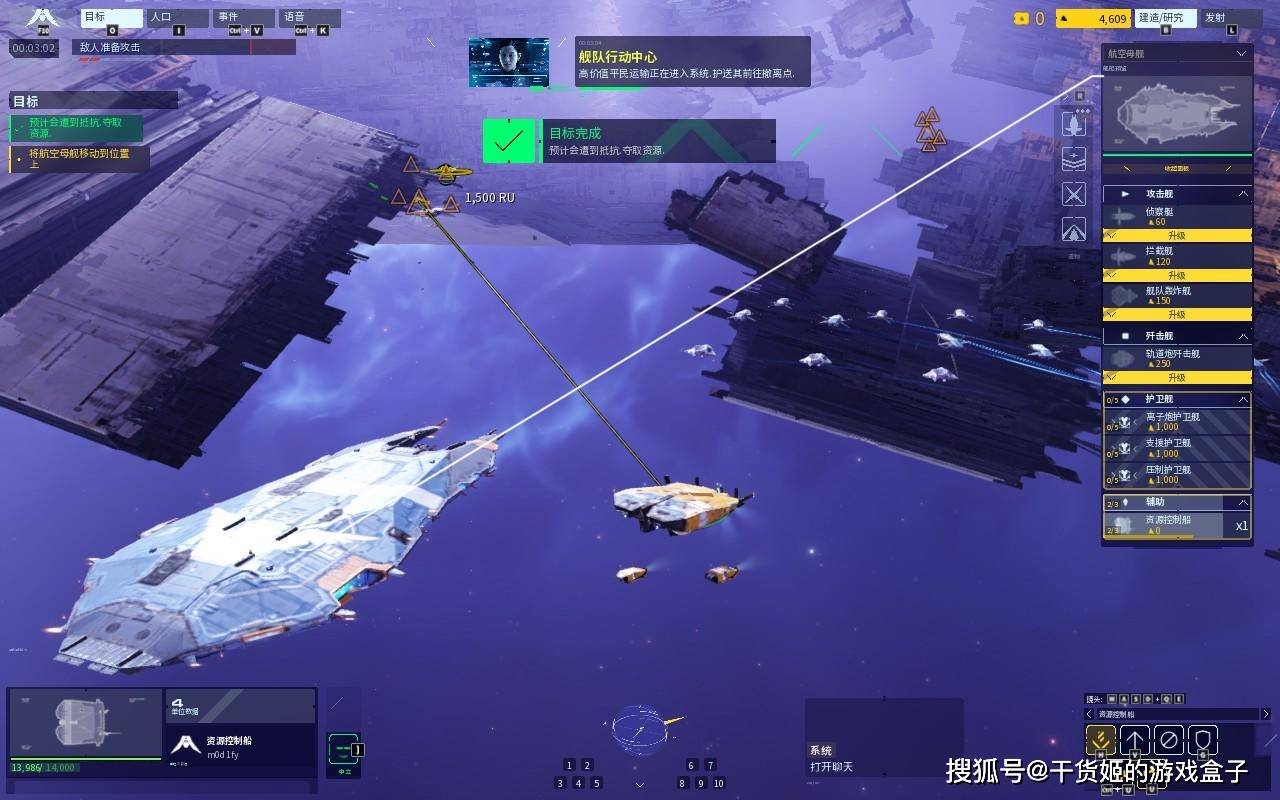This screenshot has height=800, width=1280.
Task: Select the 资源控制船 (Resource Controller) build row
Action: [x=1177, y=524]
